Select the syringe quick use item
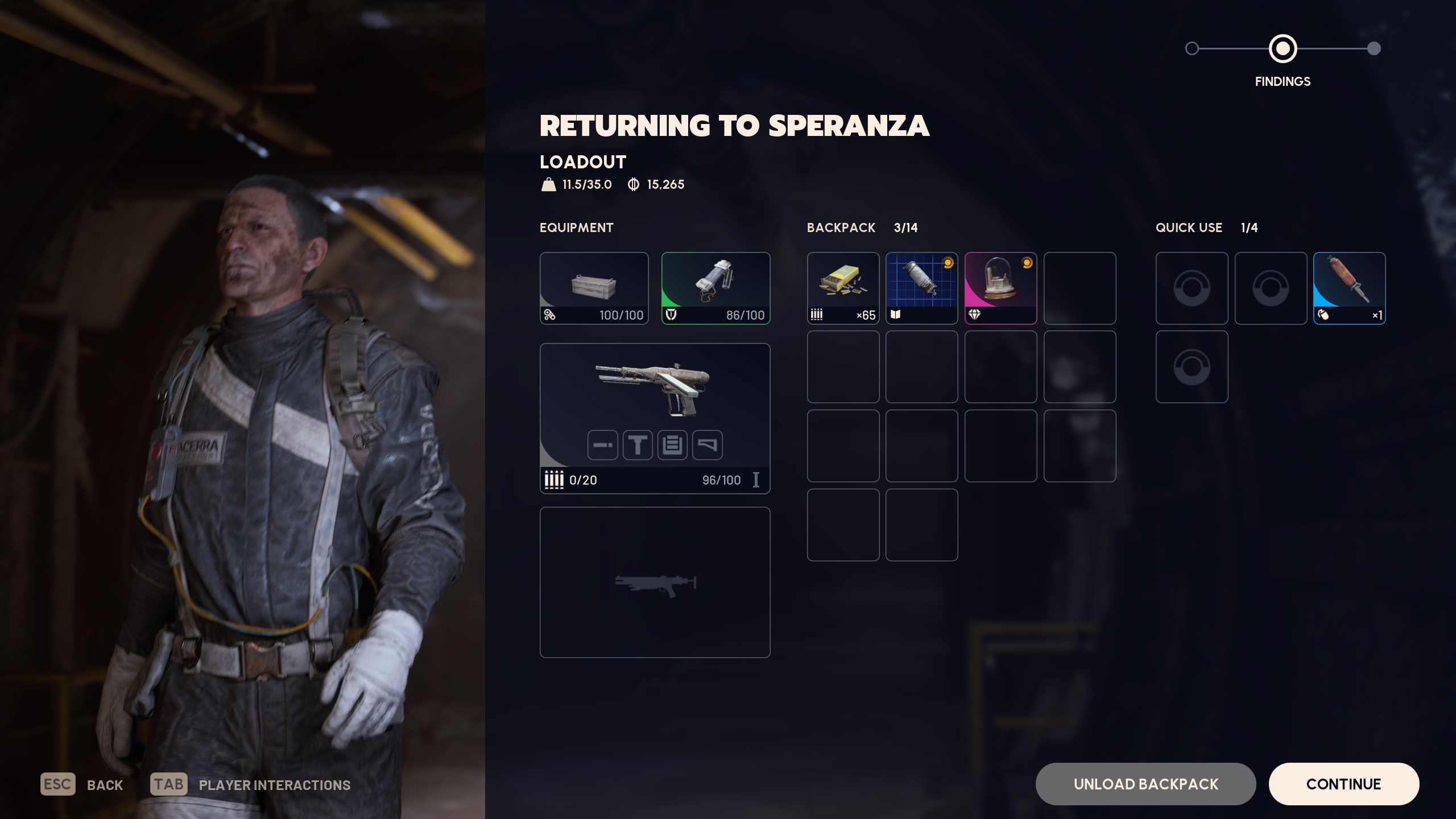Image resolution: width=1456 pixels, height=819 pixels. (1349, 288)
